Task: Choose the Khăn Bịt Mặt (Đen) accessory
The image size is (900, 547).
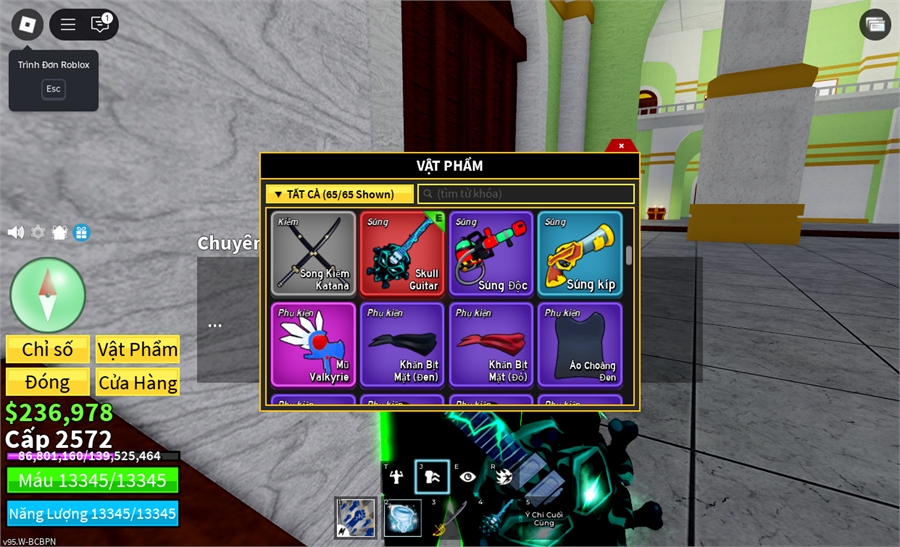Action: [402, 344]
